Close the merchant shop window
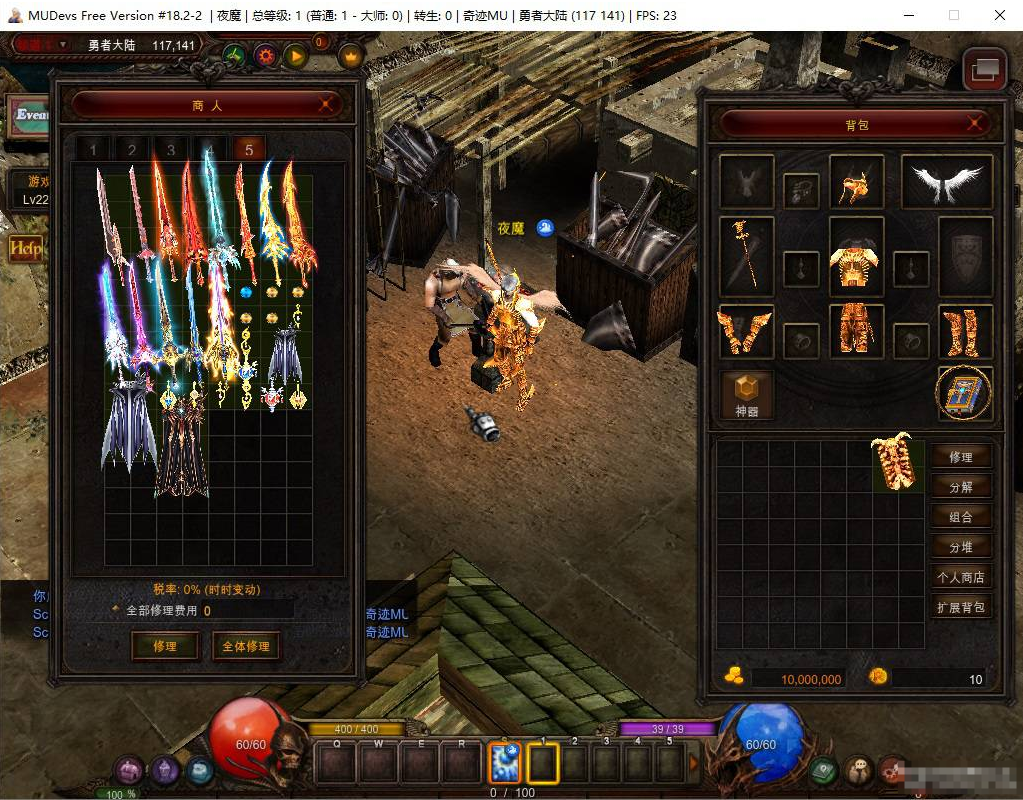This screenshot has height=800, width=1023. [x=325, y=104]
